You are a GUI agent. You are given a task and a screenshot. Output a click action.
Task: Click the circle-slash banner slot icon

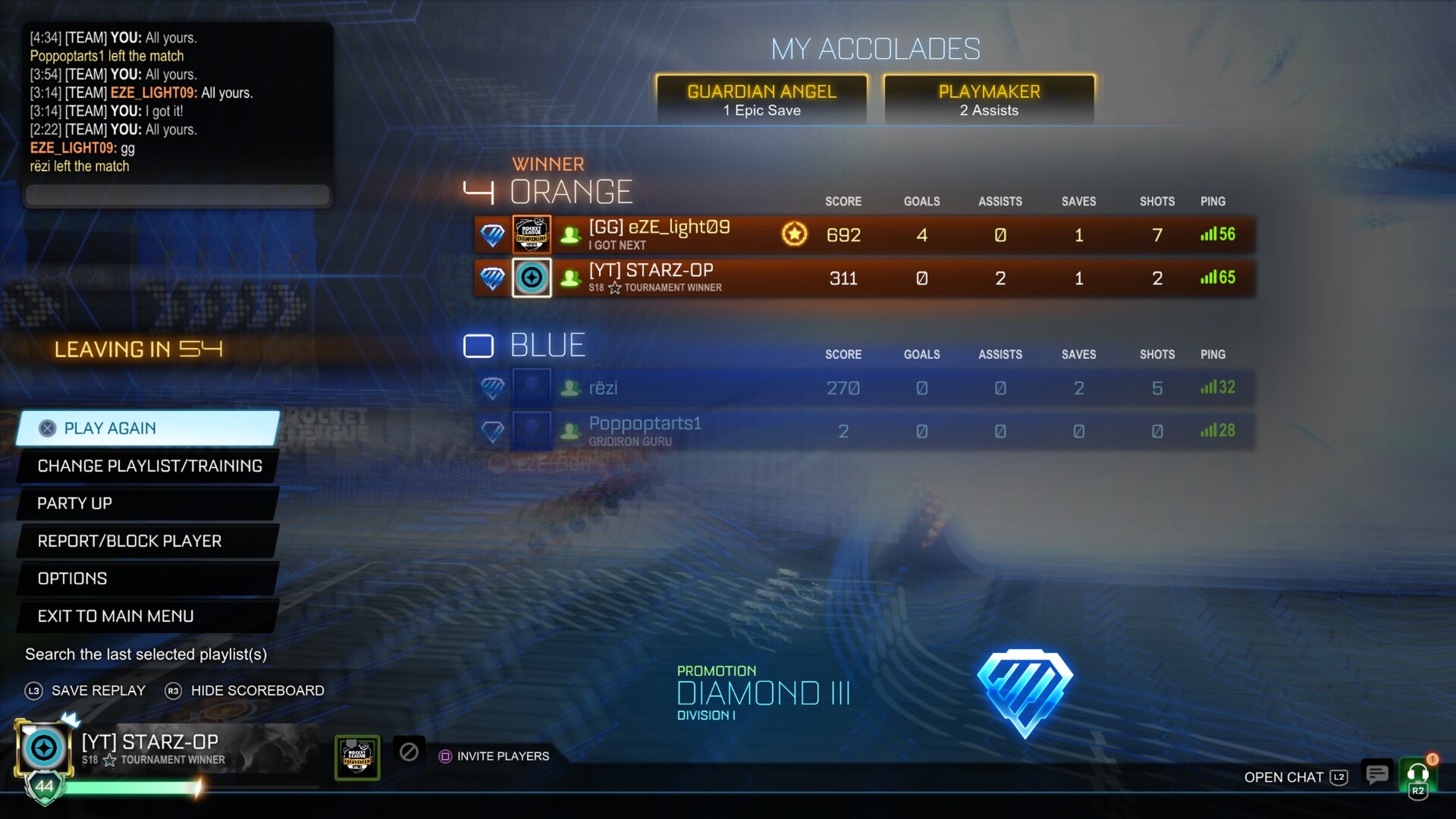pos(409,753)
